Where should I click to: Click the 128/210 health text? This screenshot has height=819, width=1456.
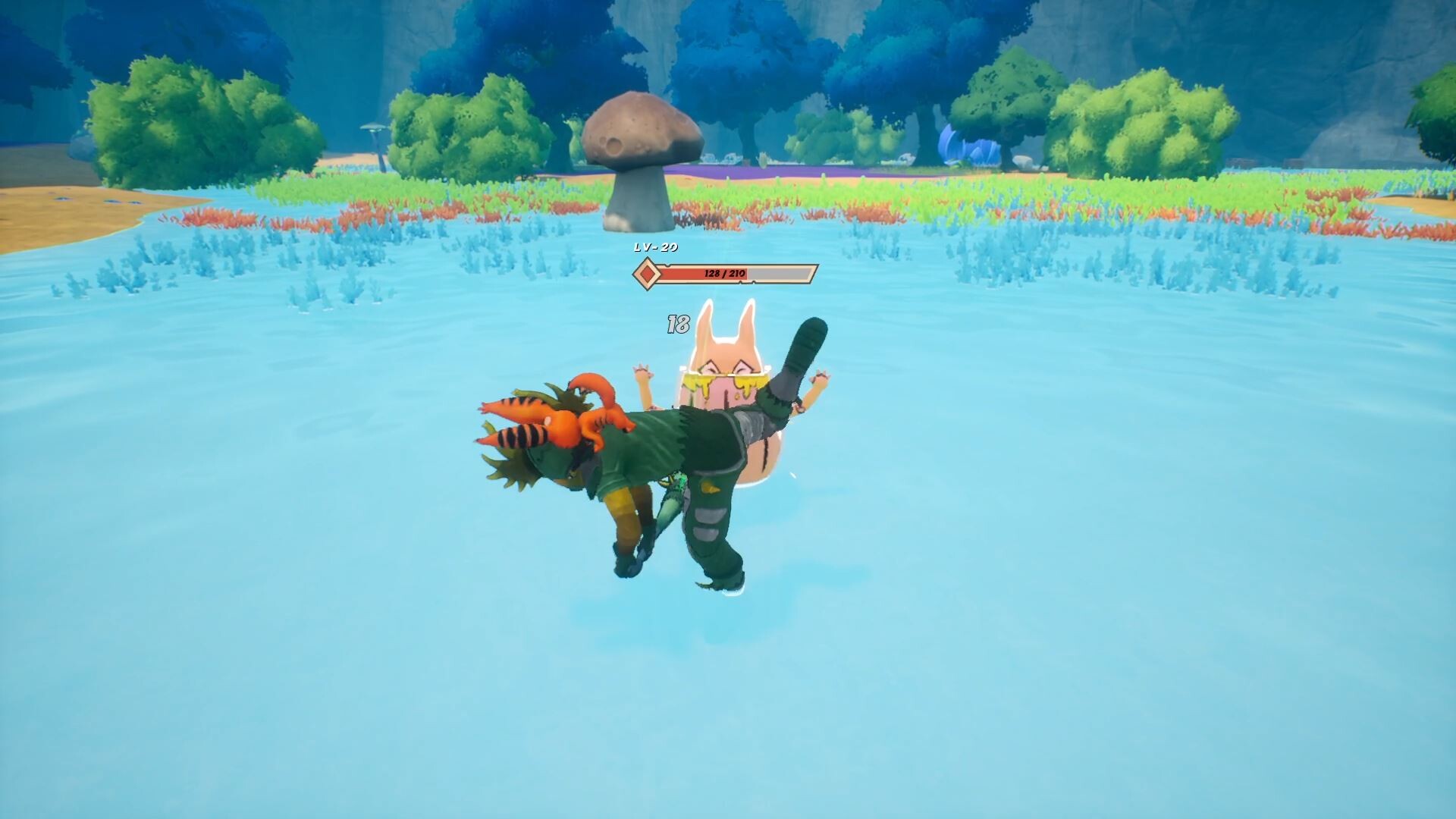pos(724,271)
